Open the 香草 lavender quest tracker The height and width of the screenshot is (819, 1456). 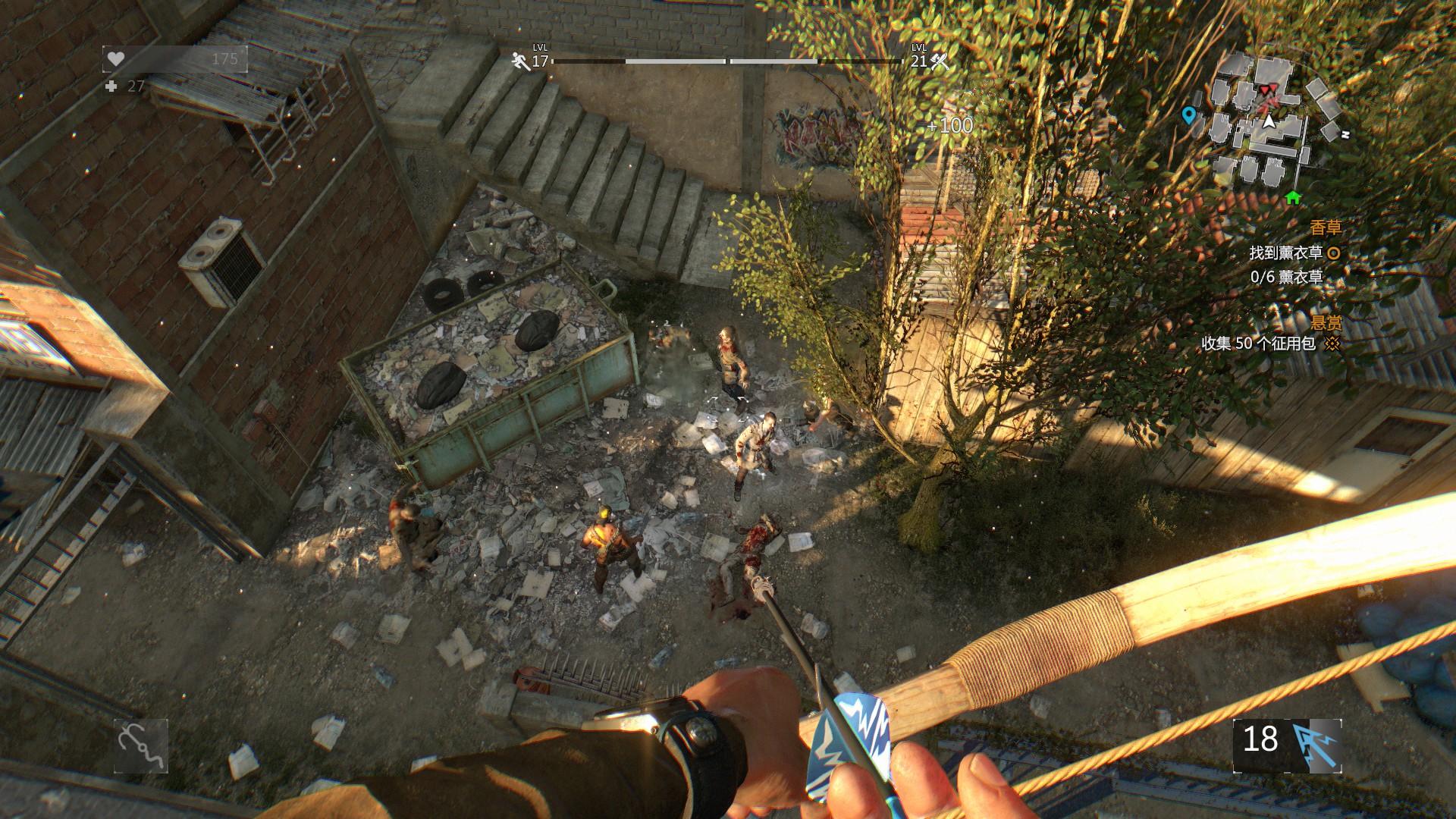(x=1325, y=227)
